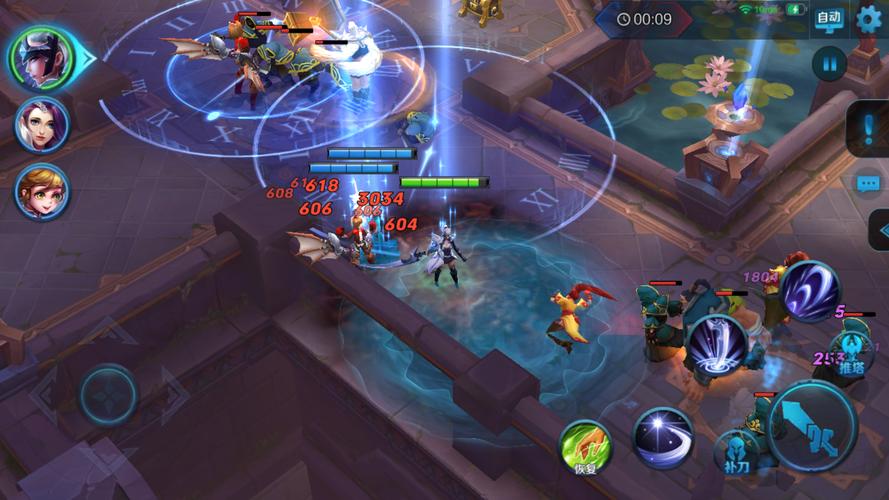889x500 pixels.
Task: Toggle the 自动 auto-battle button
Action: [829, 17]
